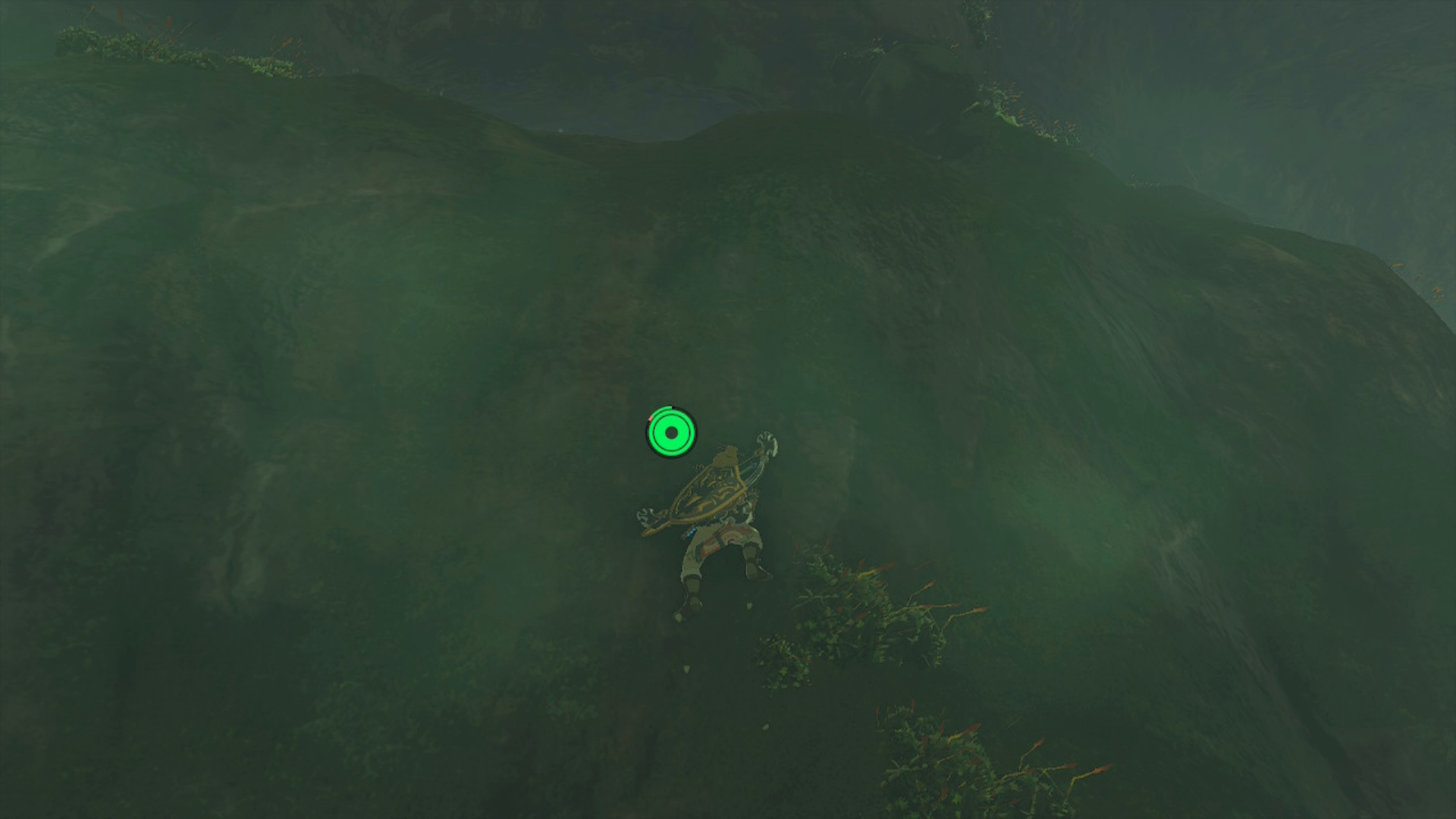Image resolution: width=1456 pixels, height=819 pixels.
Task: Select the blue item on Link's belt
Action: pyautogui.click(x=690, y=533)
